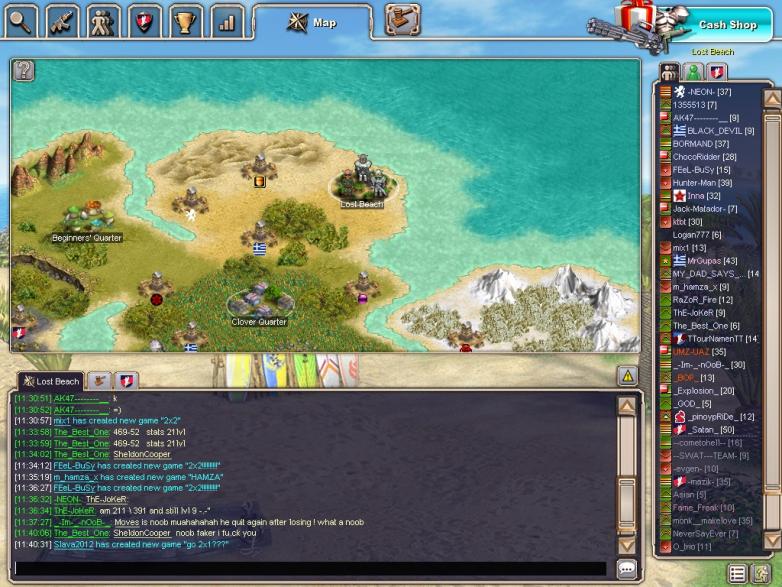The image size is (782, 587).
Task: Select player MrGupas in the player list
Action: point(705,260)
